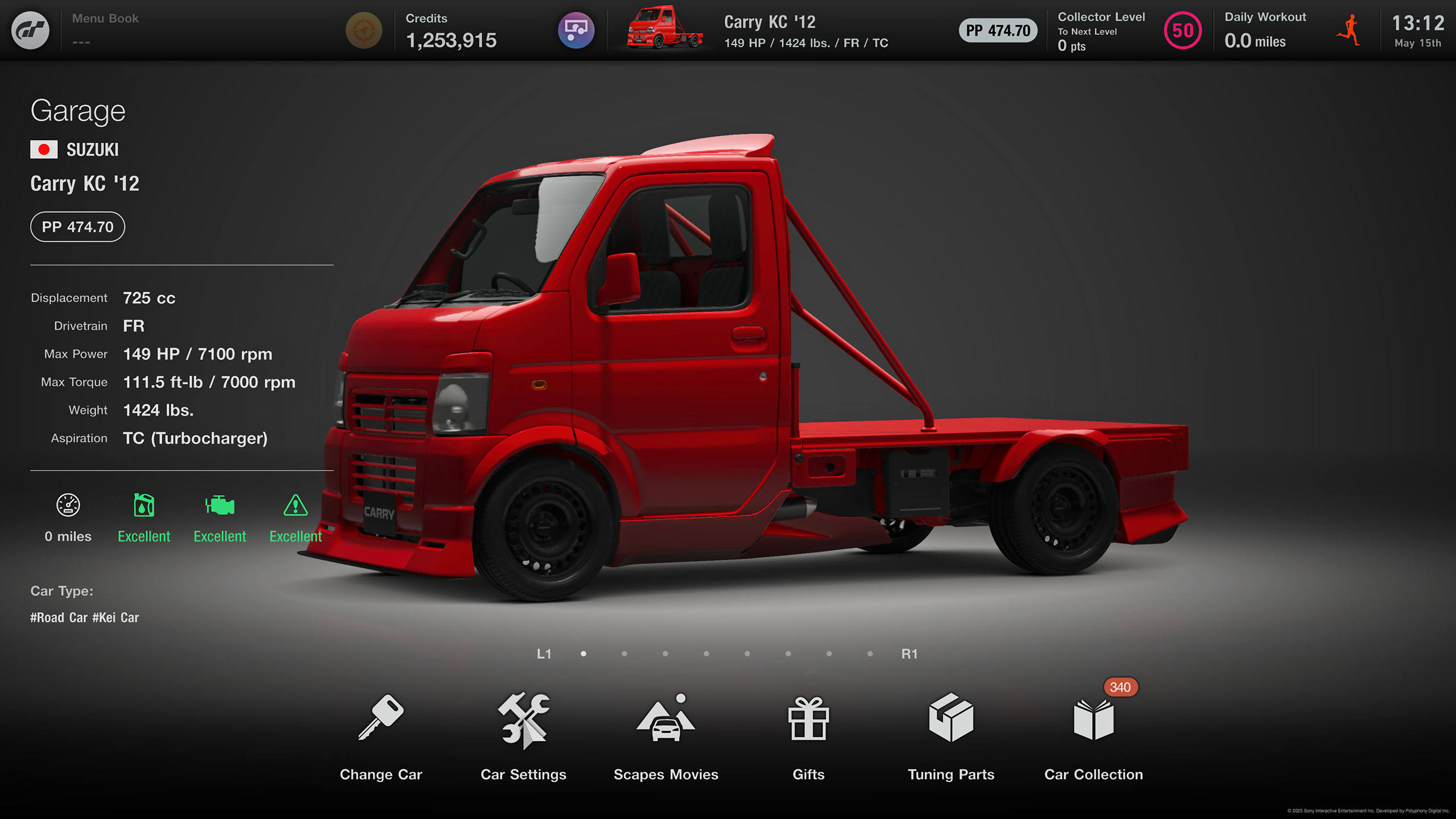Click the credits coin icon
This screenshot has width=1456, height=819.
coord(364,30)
